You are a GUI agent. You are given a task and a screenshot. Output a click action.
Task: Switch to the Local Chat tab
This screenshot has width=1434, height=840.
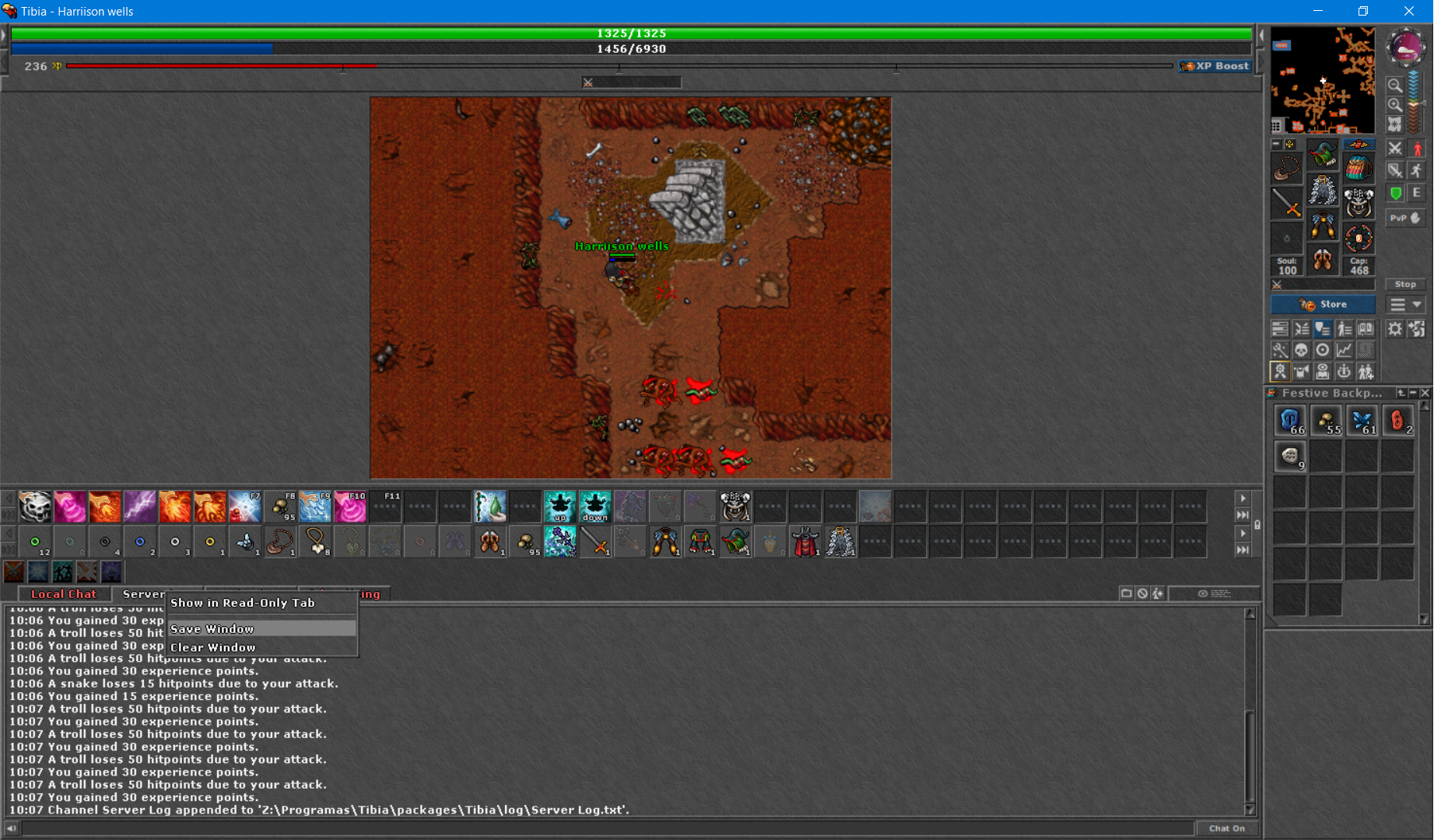(63, 593)
